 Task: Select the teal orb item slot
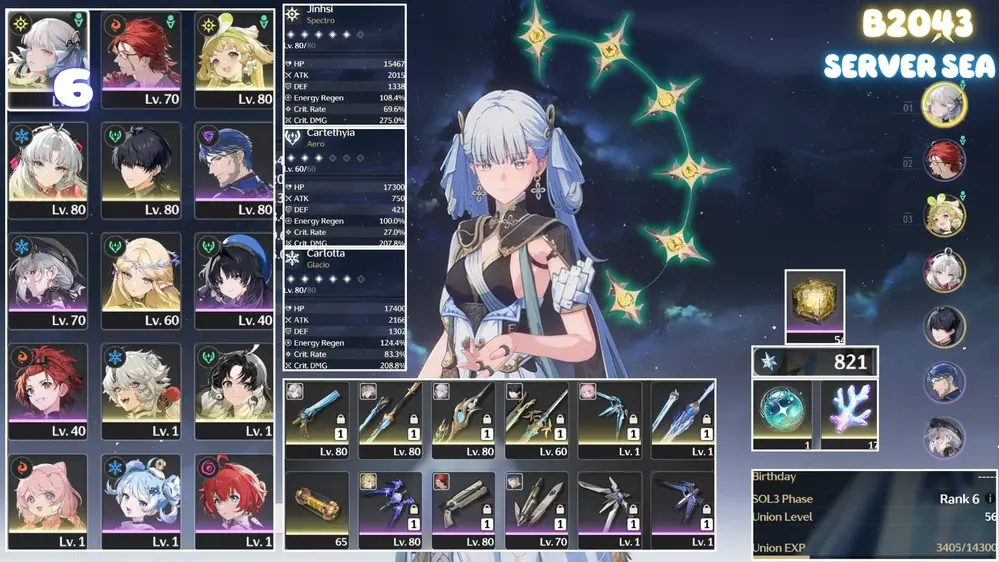click(x=783, y=412)
